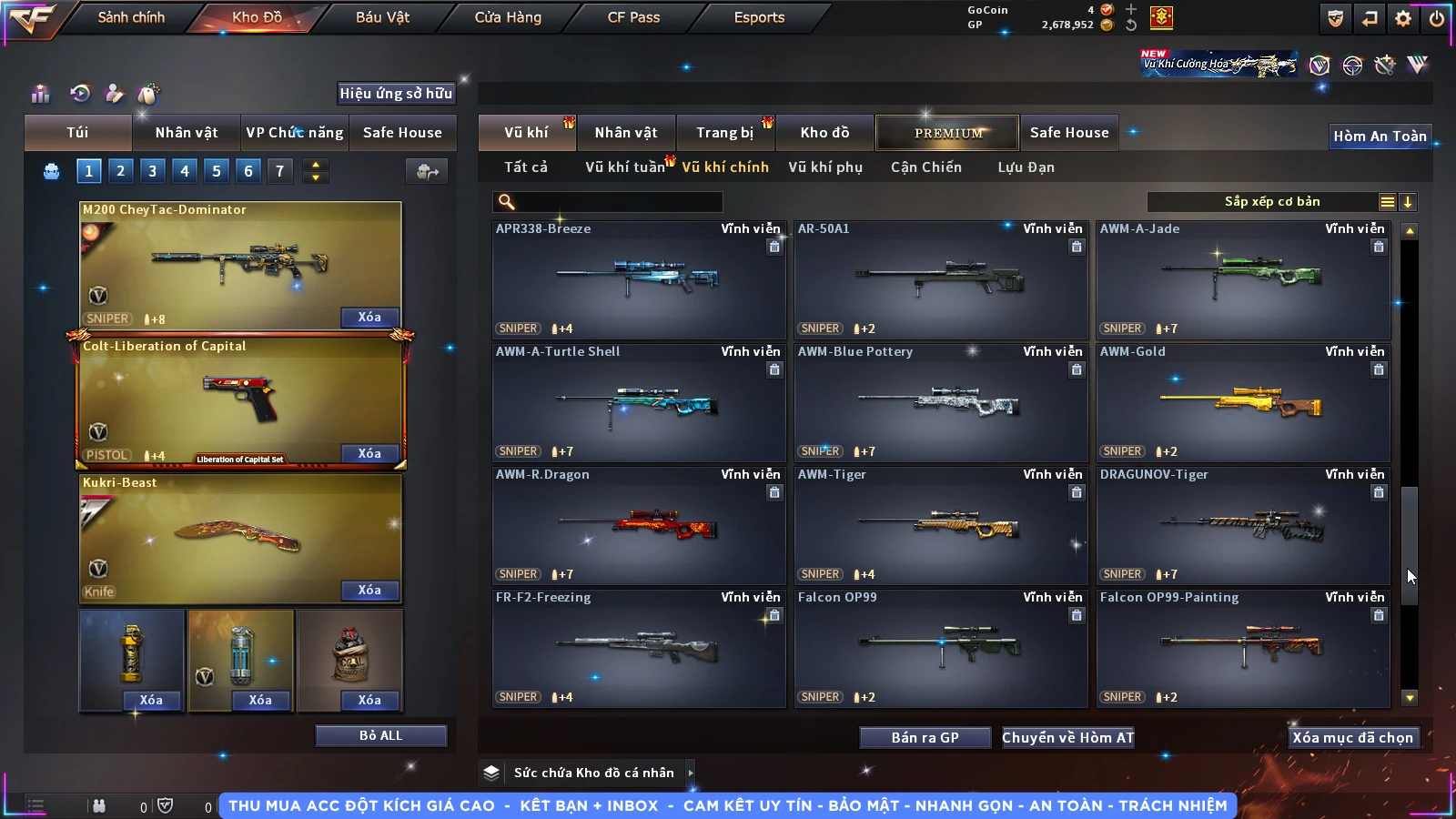Viewport: 1456px width, 819px height.
Task: Show the Cận Chiến melee category
Action: tap(925, 167)
